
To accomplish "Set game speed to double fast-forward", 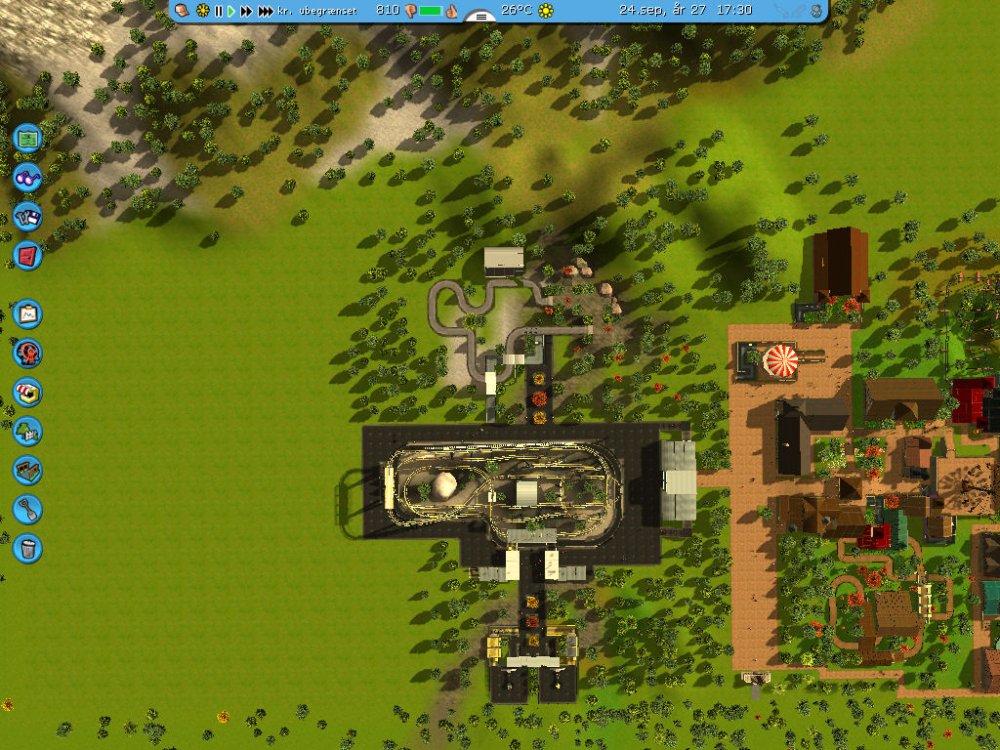I will click(x=246, y=10).
